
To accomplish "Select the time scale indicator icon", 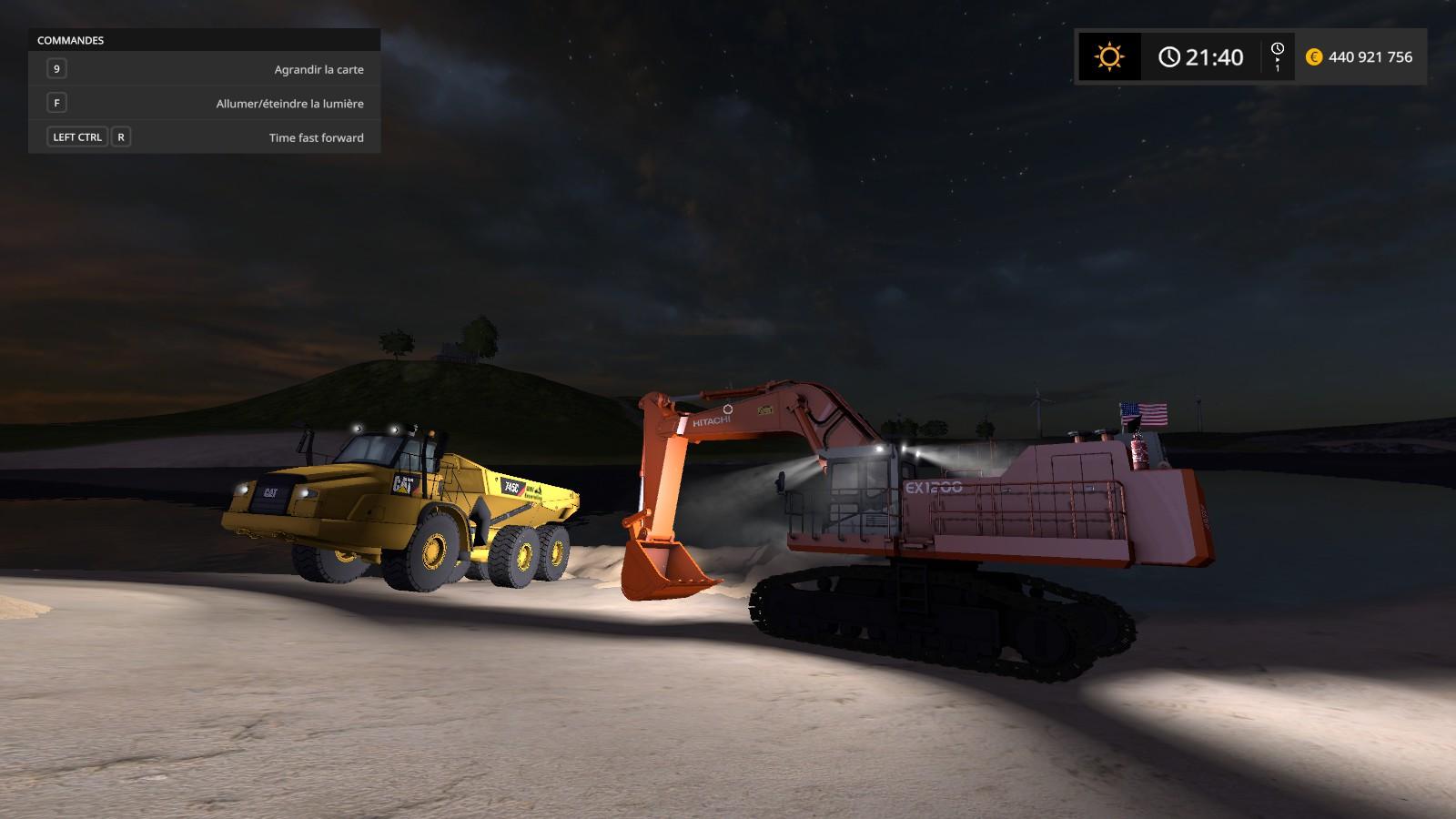I will [x=1278, y=56].
